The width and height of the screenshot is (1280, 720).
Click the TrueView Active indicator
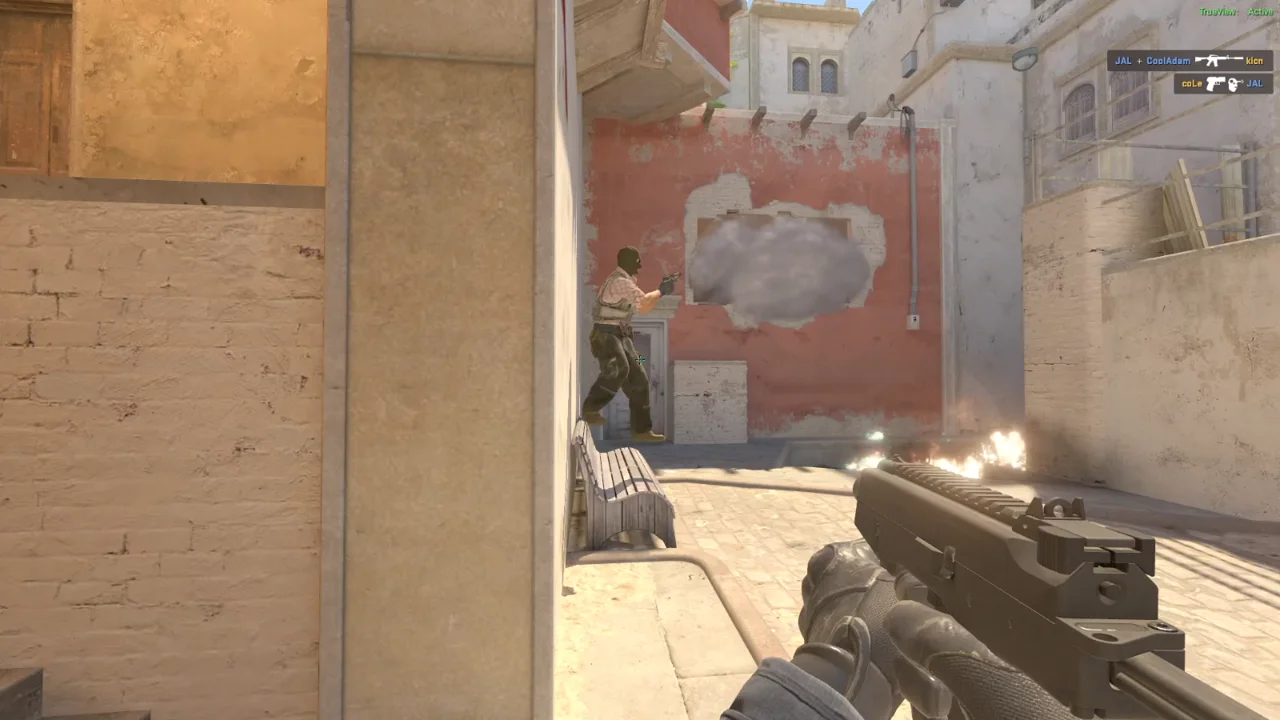(x=1236, y=11)
